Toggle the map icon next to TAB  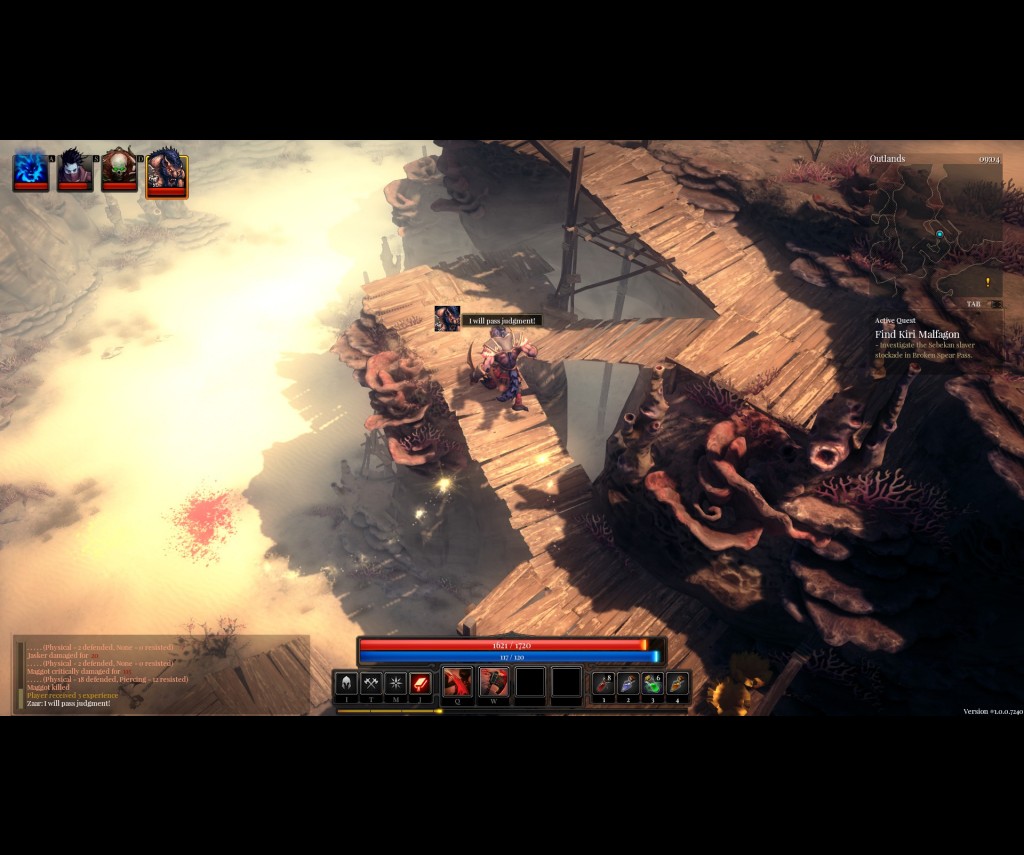(x=995, y=304)
